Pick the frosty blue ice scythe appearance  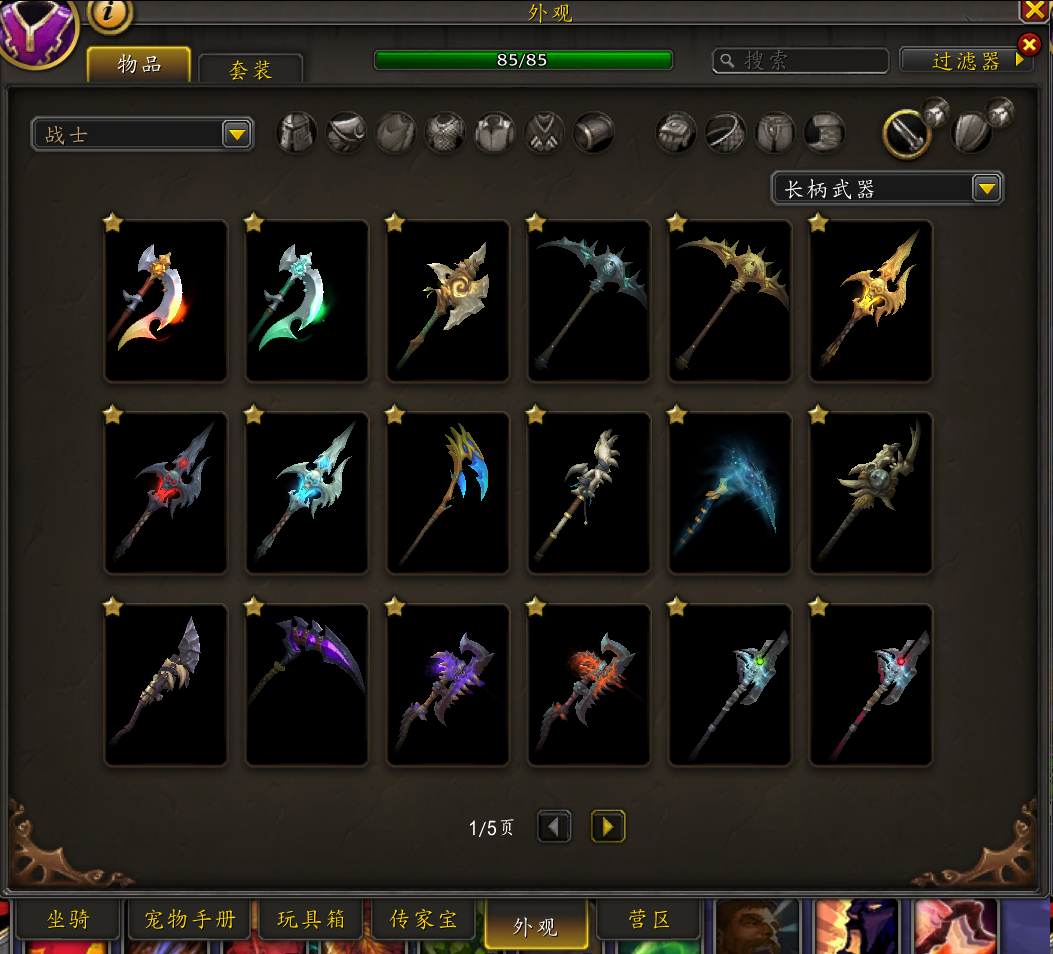tap(730, 493)
